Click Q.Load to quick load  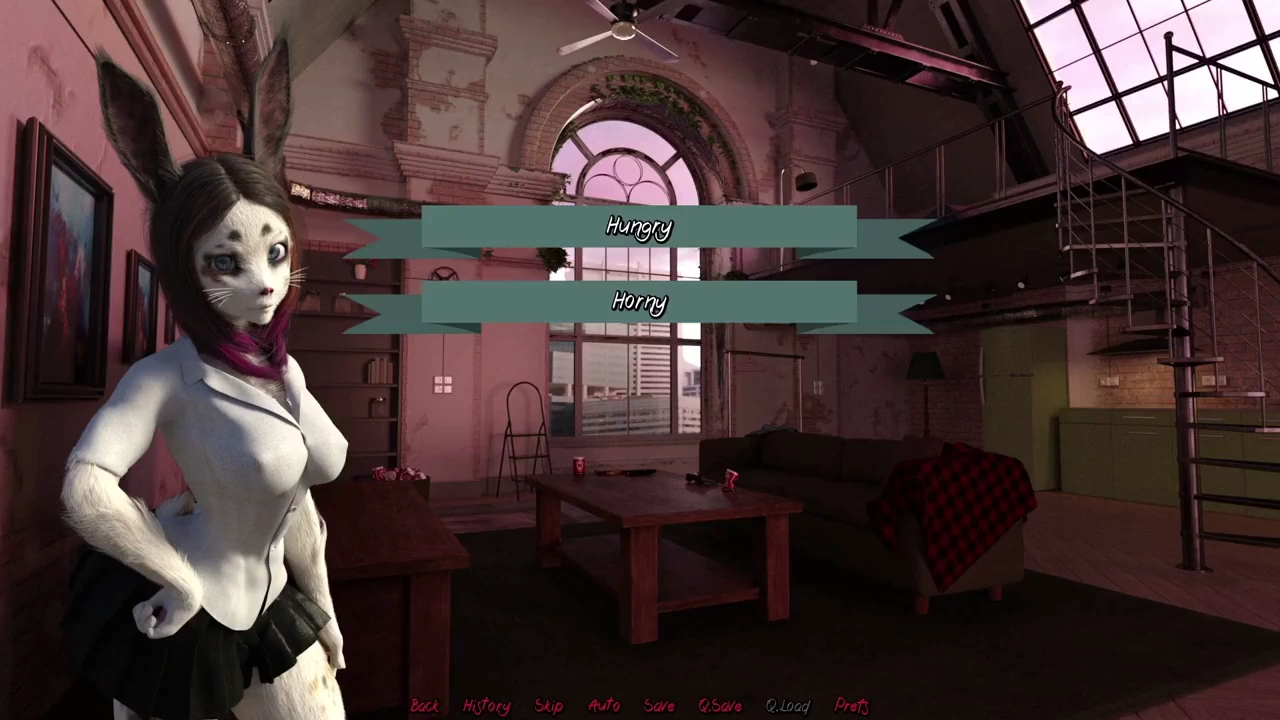[788, 706]
